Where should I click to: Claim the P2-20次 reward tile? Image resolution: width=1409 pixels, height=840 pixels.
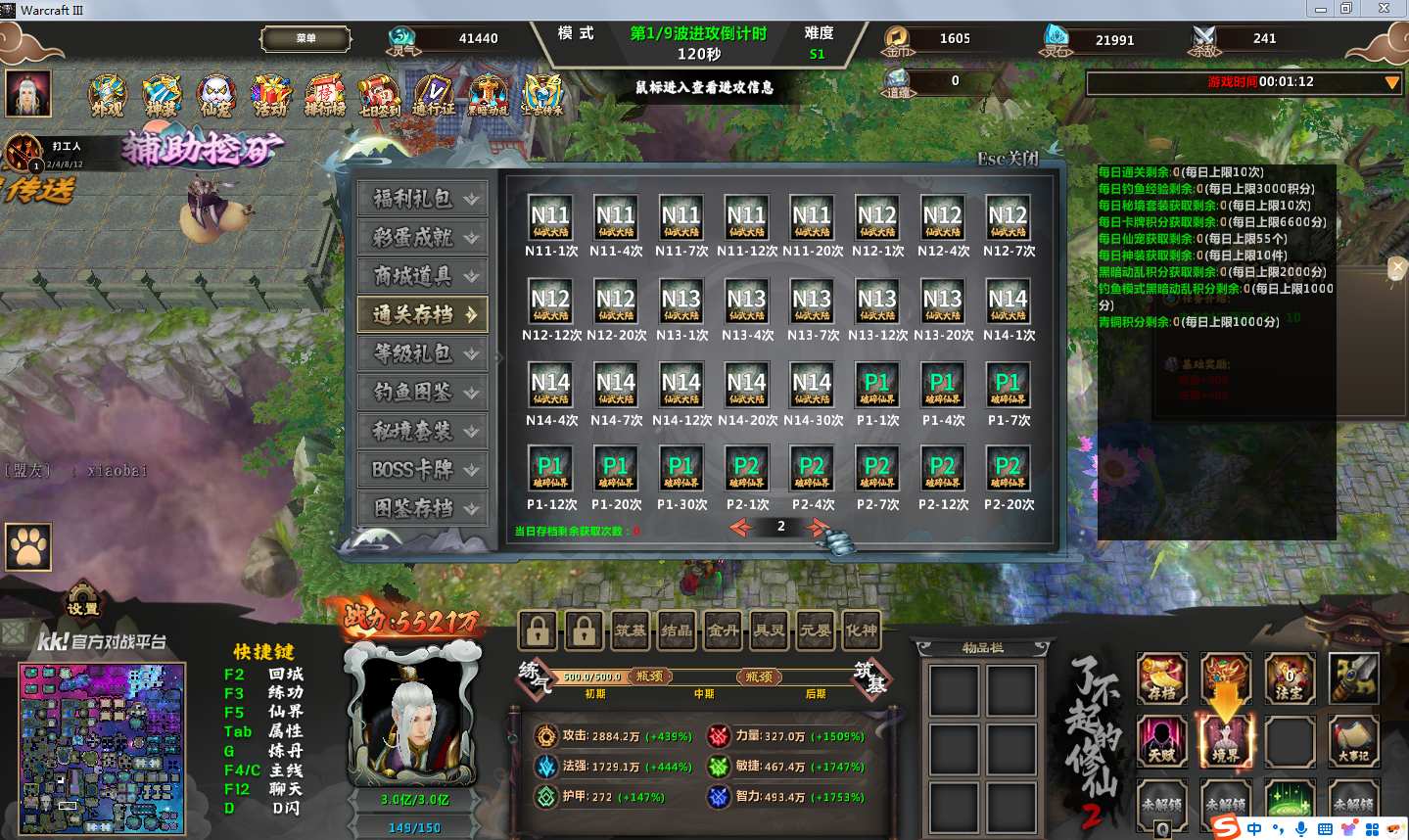tap(1008, 471)
